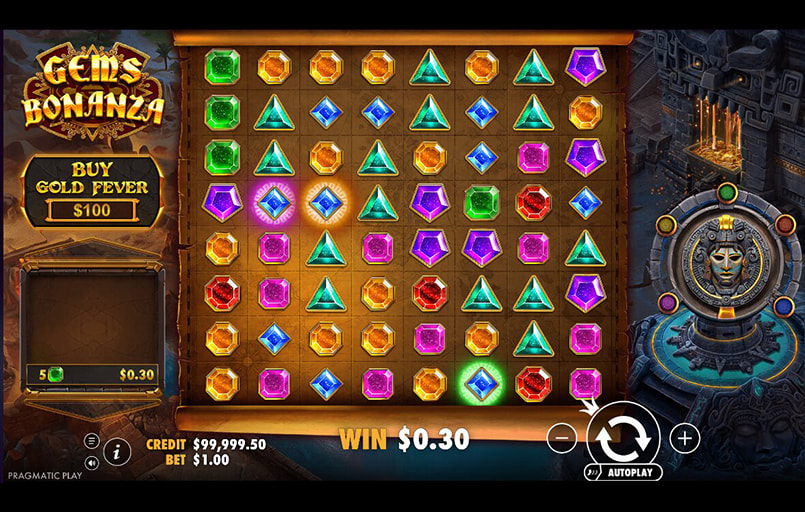Start Autoplay mode
This screenshot has width=805, height=512.
click(622, 472)
